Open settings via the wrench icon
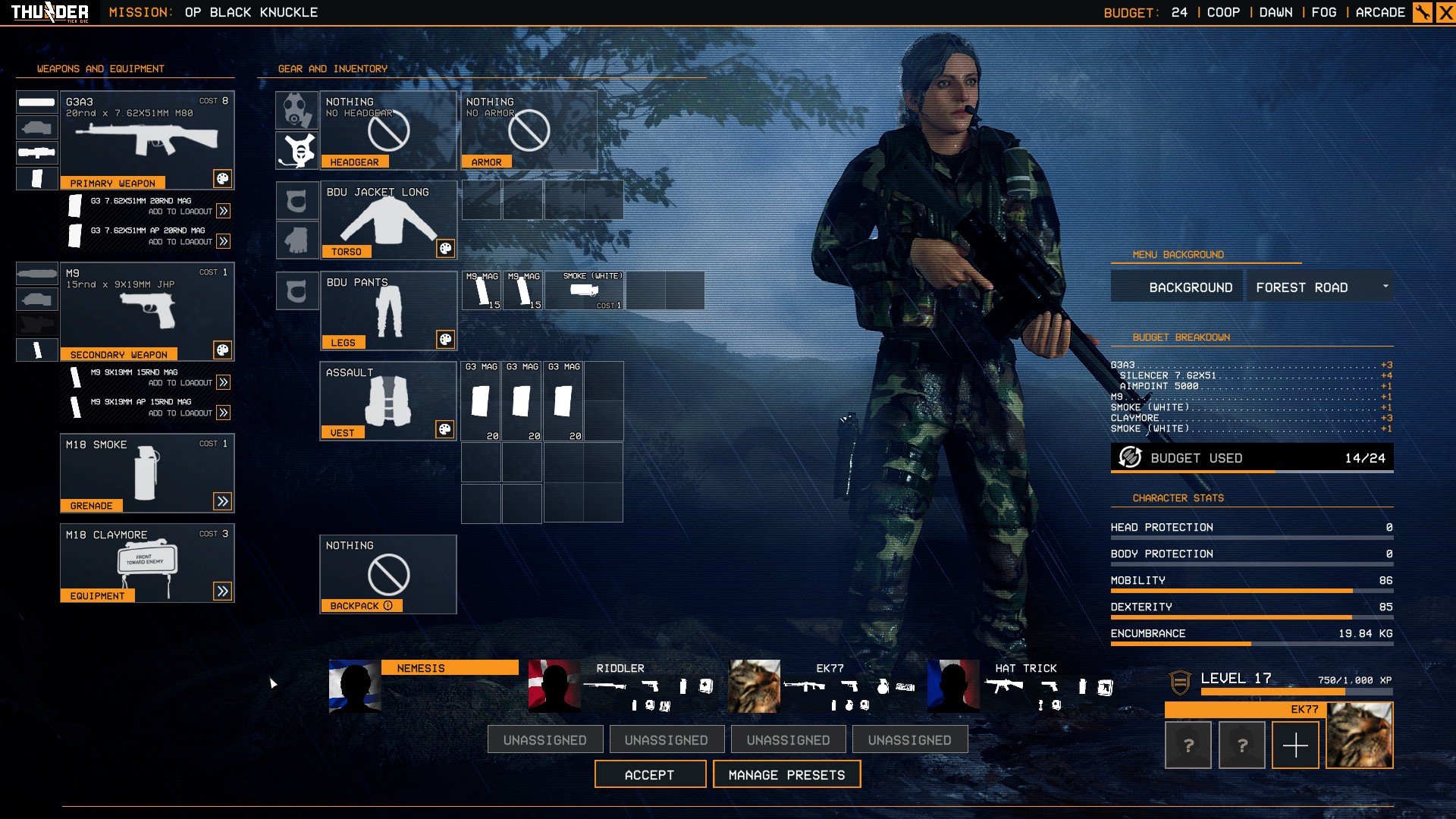Screen dimensions: 1456x819 (x=1422, y=12)
